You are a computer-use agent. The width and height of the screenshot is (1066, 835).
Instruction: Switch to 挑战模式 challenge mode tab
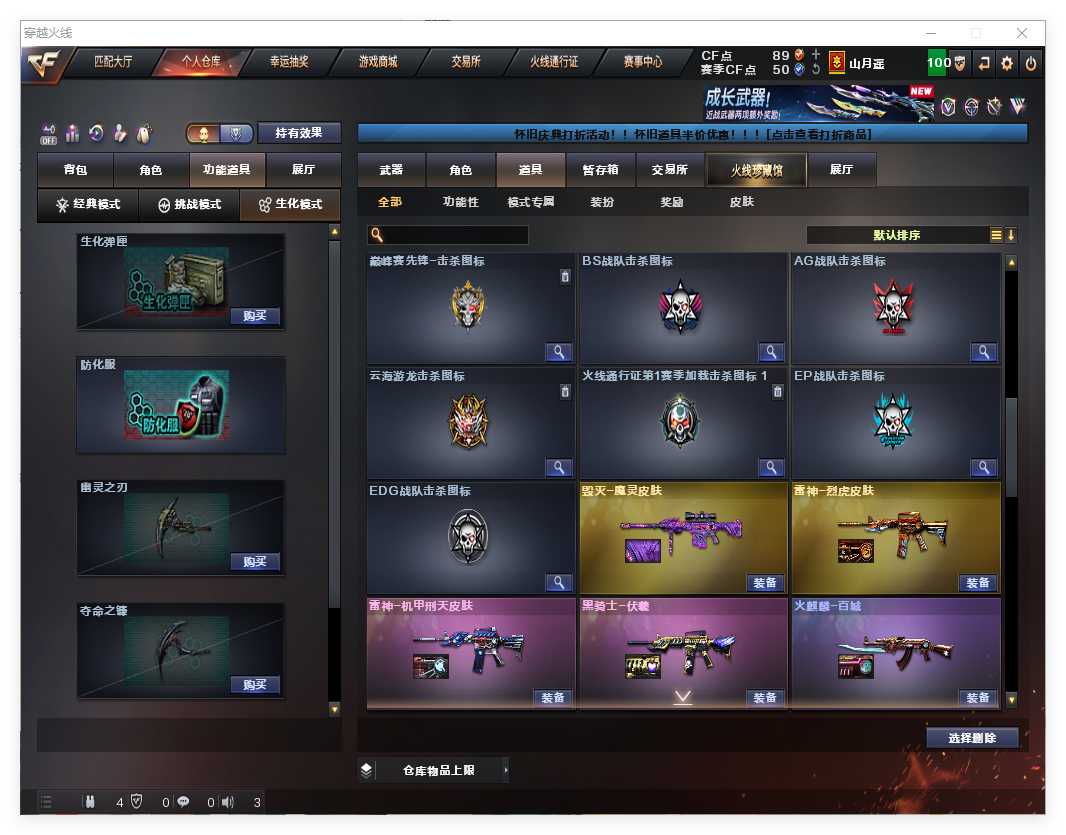click(x=189, y=205)
